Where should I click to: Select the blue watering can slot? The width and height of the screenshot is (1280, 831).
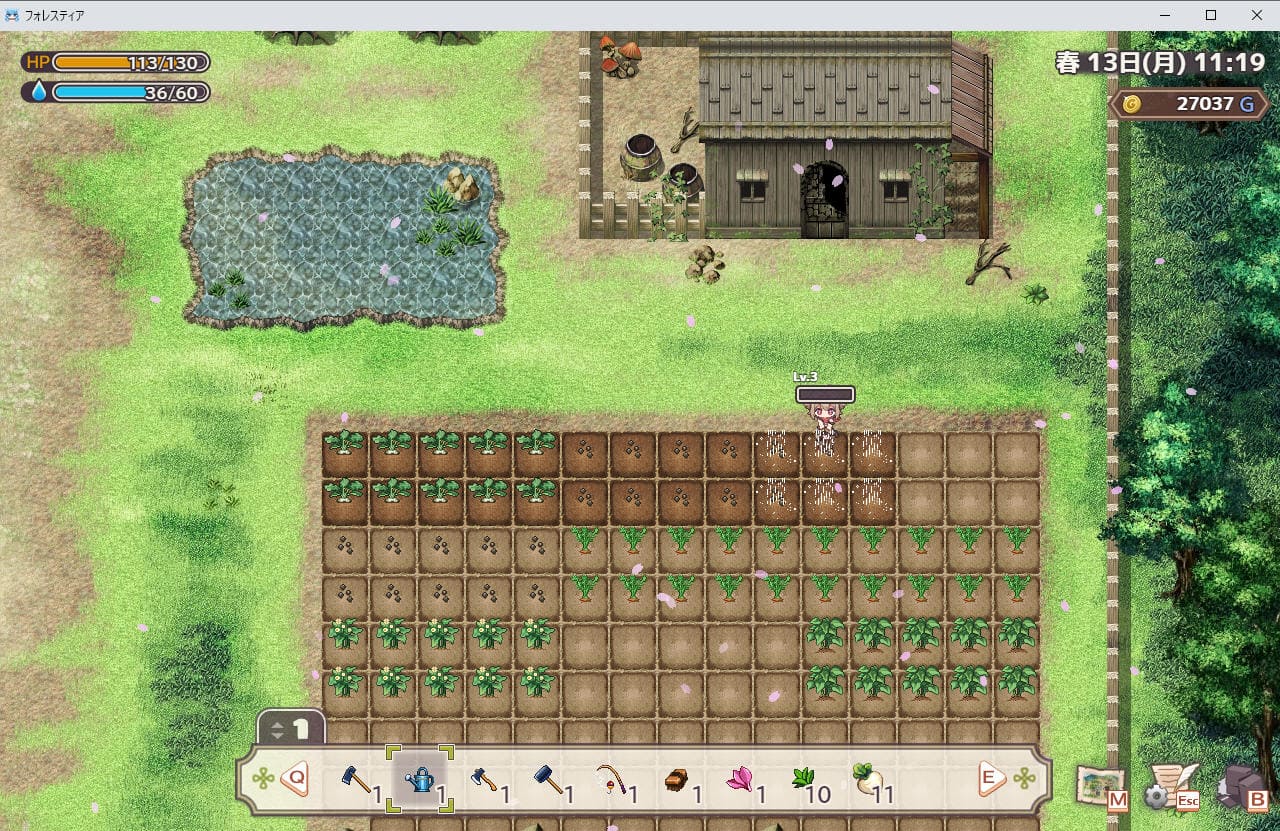420,779
